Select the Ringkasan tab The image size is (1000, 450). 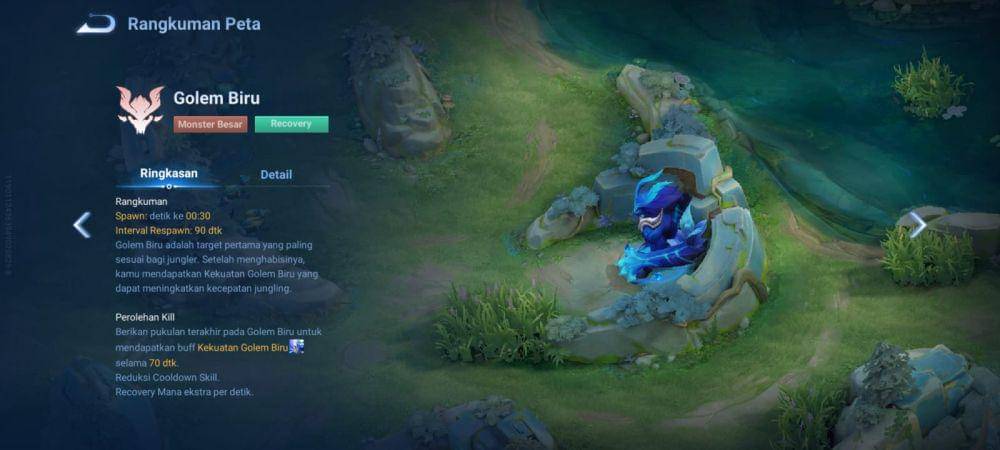(168, 174)
